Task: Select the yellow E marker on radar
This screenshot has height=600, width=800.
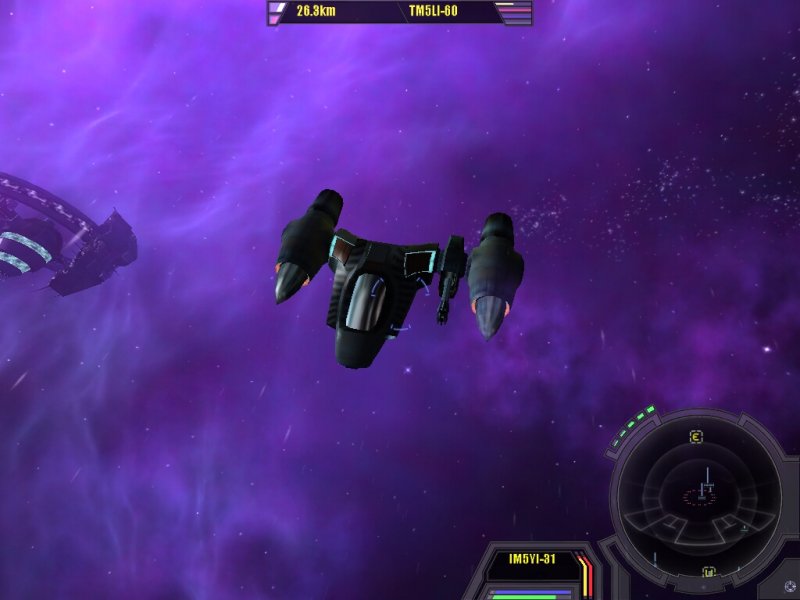Action: (x=696, y=436)
